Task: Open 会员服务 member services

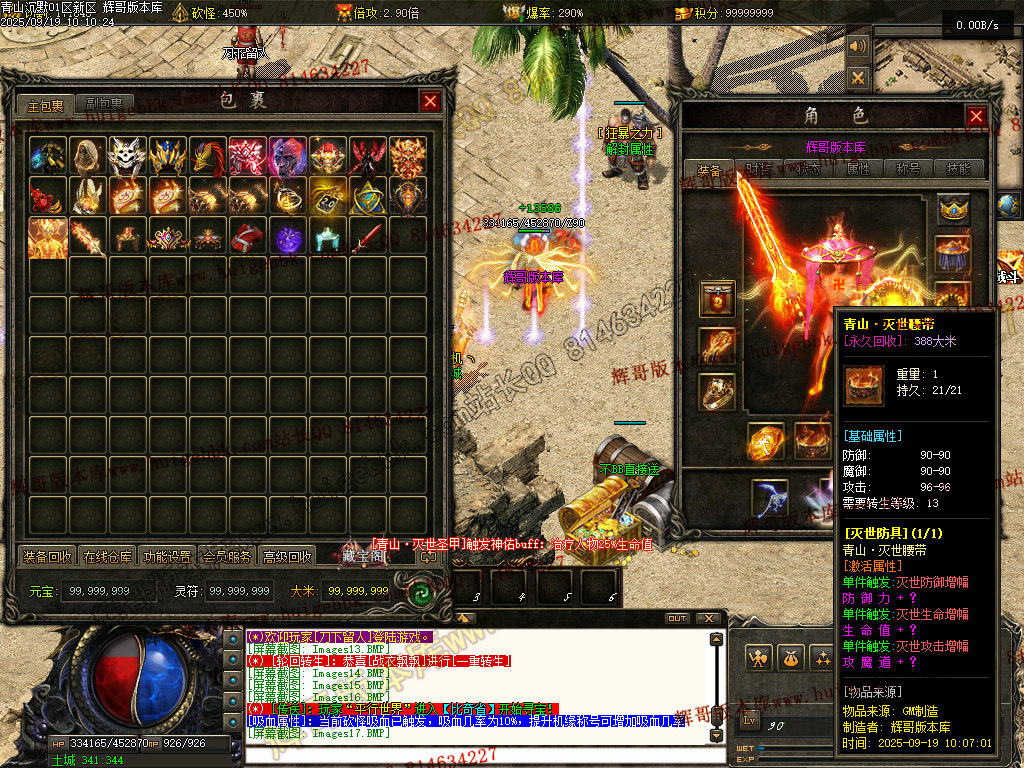Action: (226, 557)
